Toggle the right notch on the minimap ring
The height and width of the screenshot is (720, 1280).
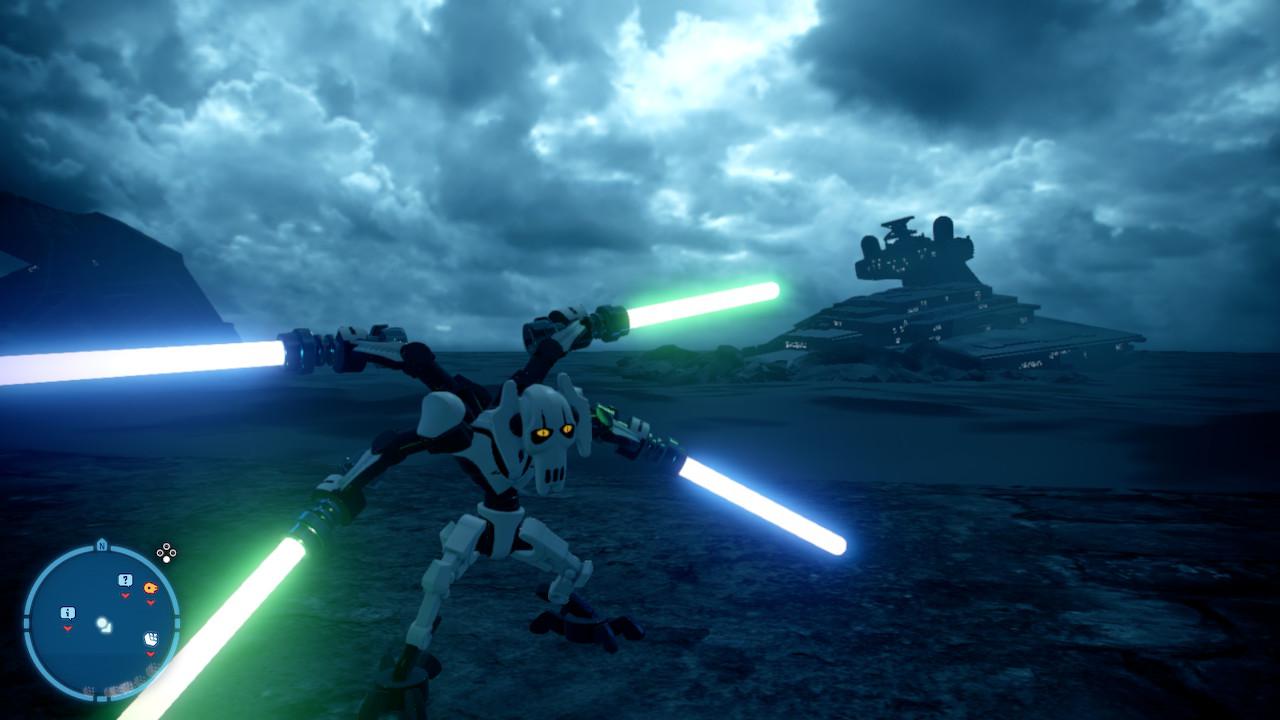[178, 621]
